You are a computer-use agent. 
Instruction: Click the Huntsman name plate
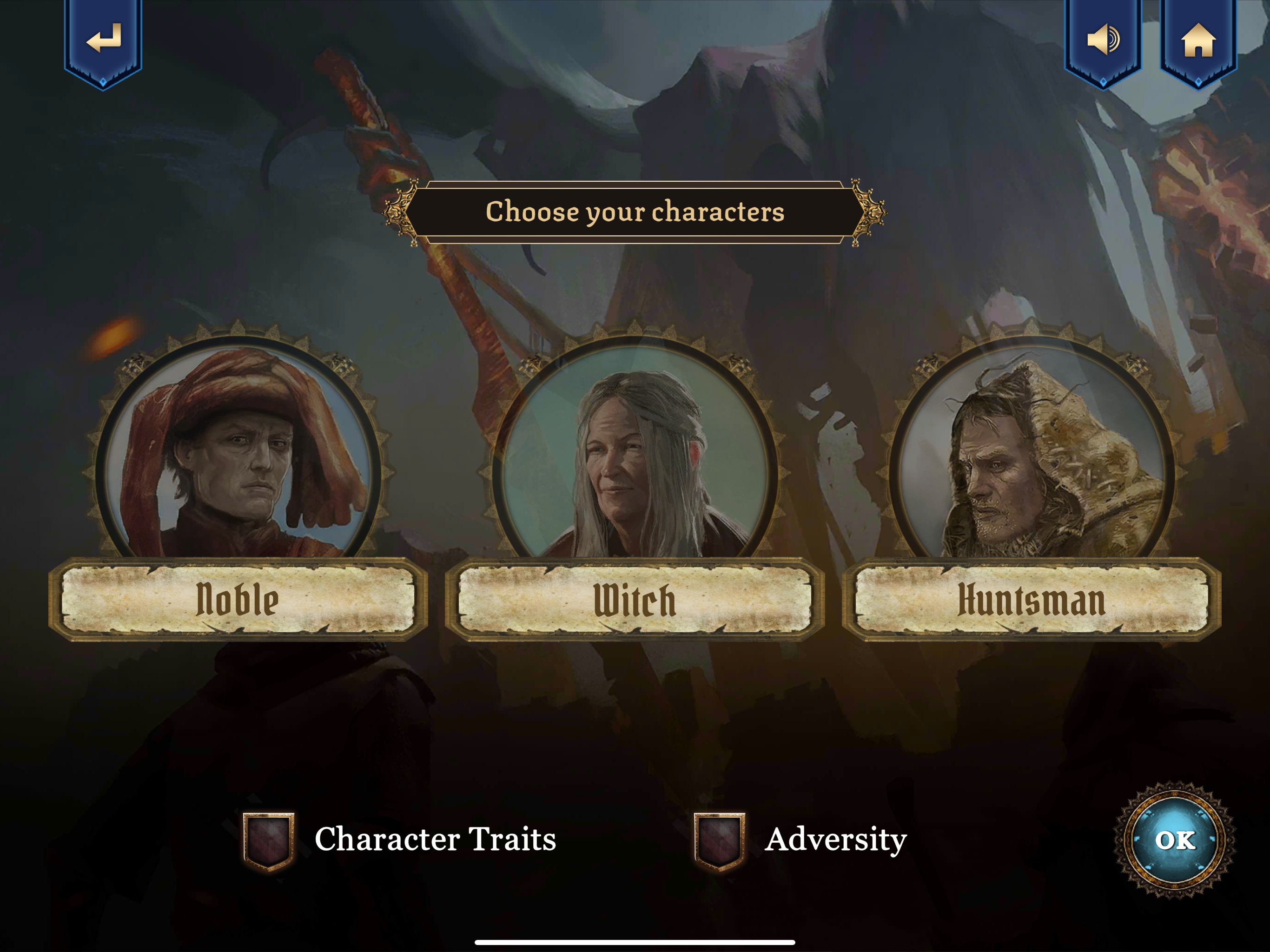1031,600
